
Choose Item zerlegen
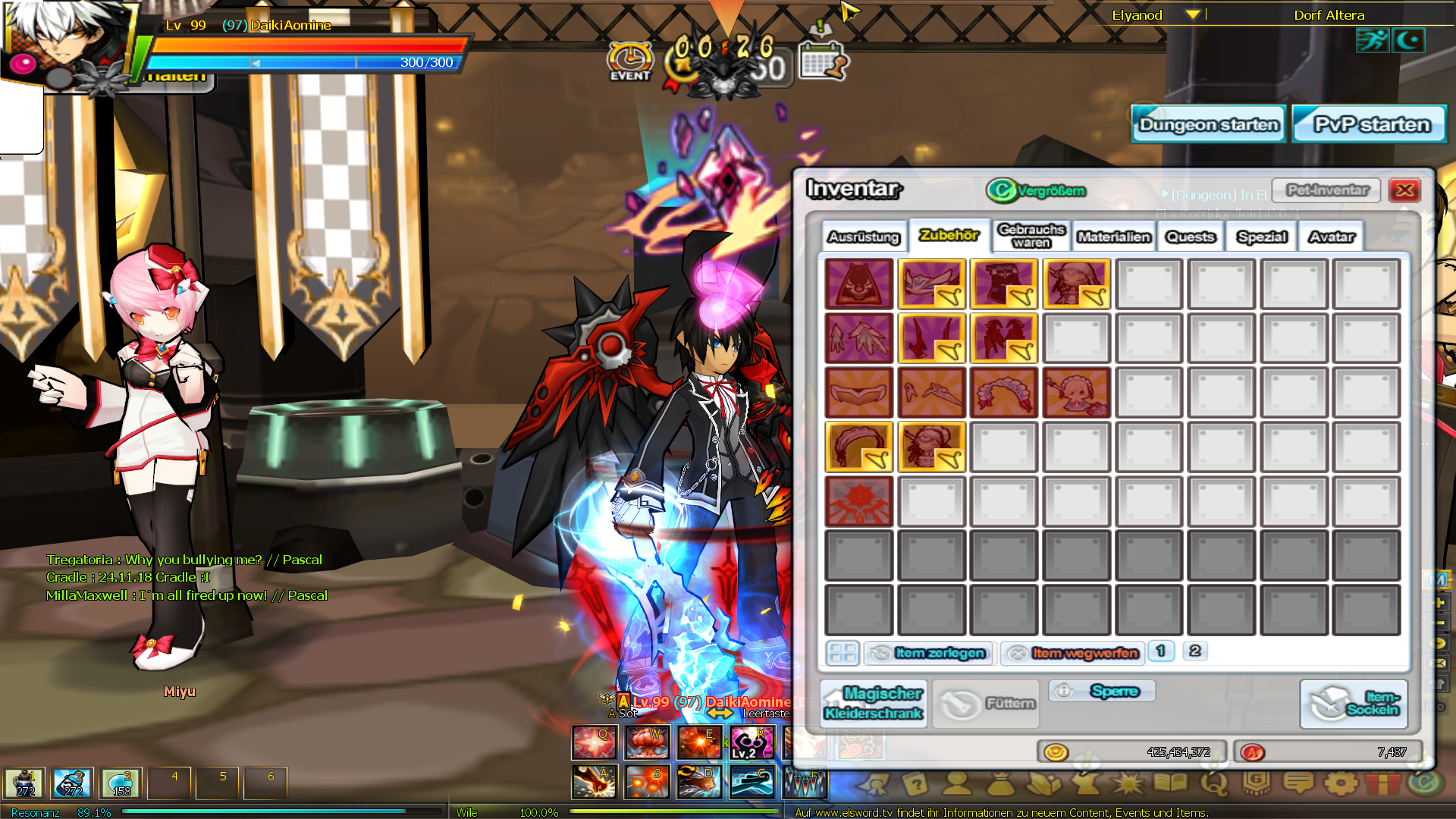click(930, 653)
